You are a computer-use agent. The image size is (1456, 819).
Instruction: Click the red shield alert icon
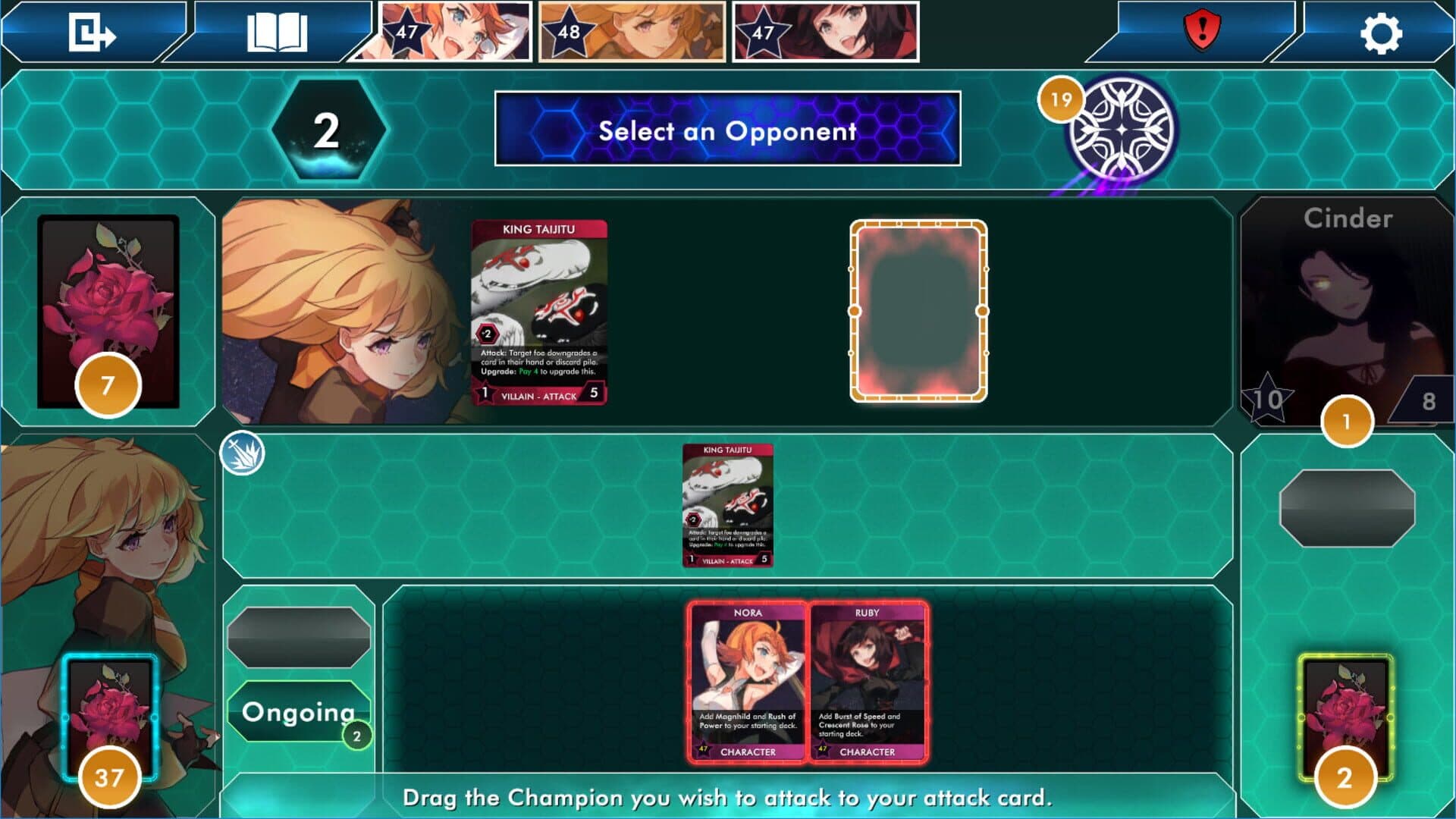[1201, 31]
